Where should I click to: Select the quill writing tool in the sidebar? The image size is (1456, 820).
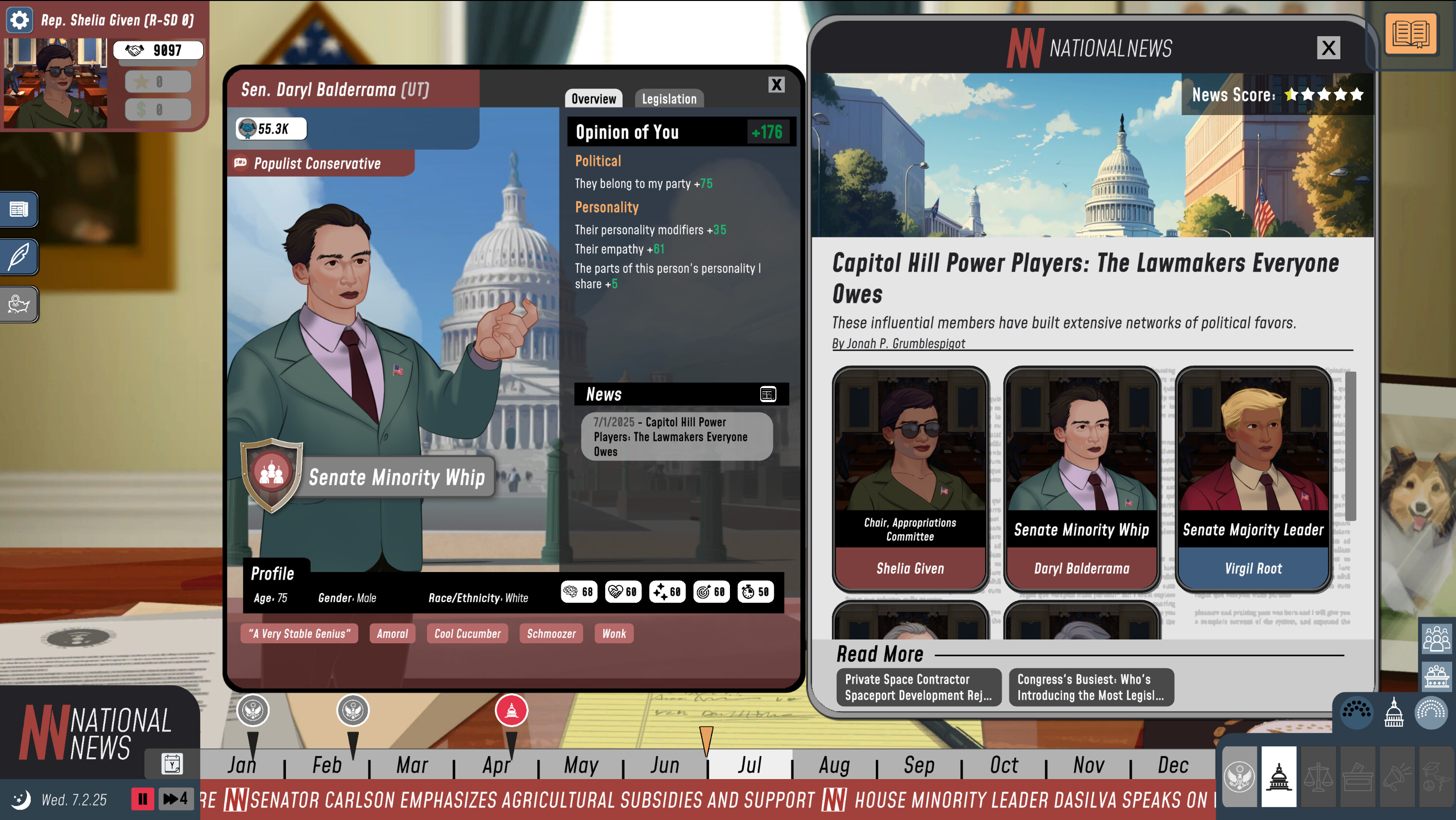point(19,257)
